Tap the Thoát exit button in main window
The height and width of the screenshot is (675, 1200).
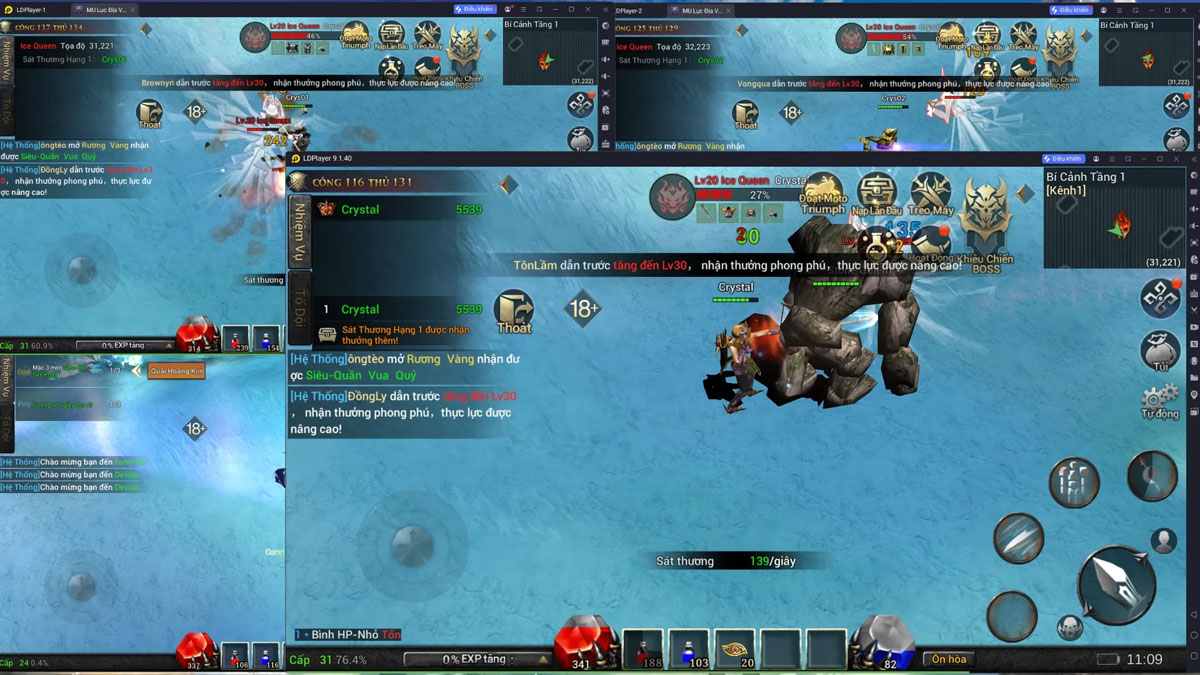[x=514, y=312]
